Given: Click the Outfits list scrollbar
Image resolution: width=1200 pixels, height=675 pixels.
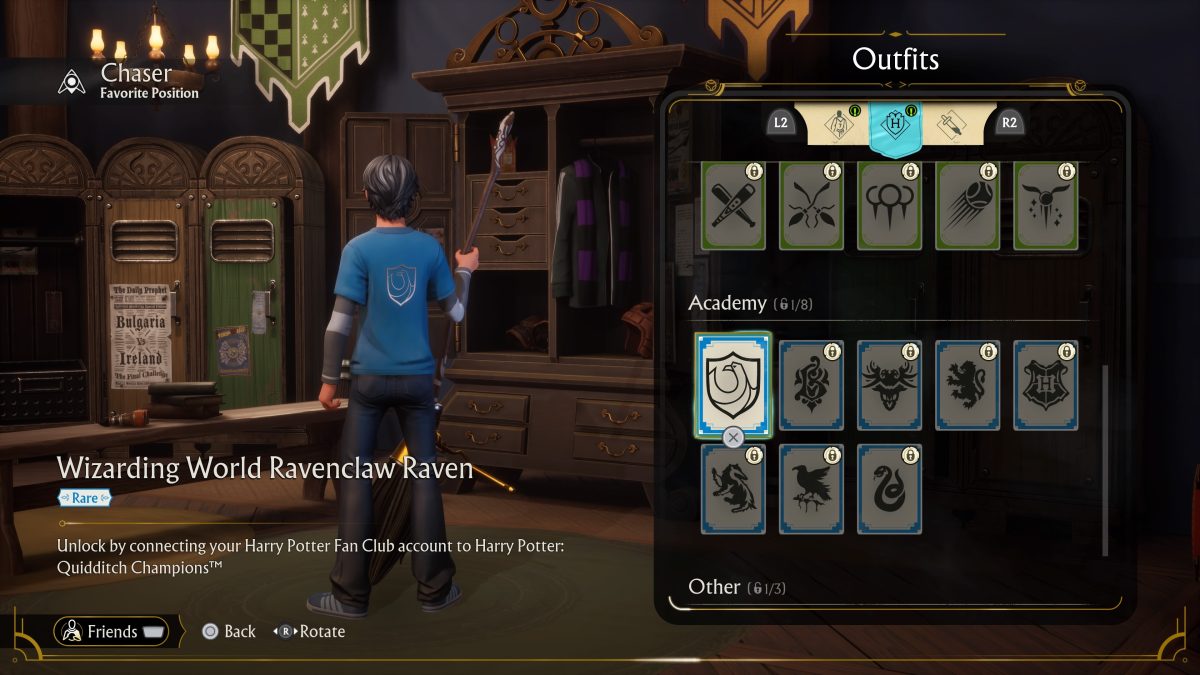Looking at the screenshot, I should click(1105, 460).
